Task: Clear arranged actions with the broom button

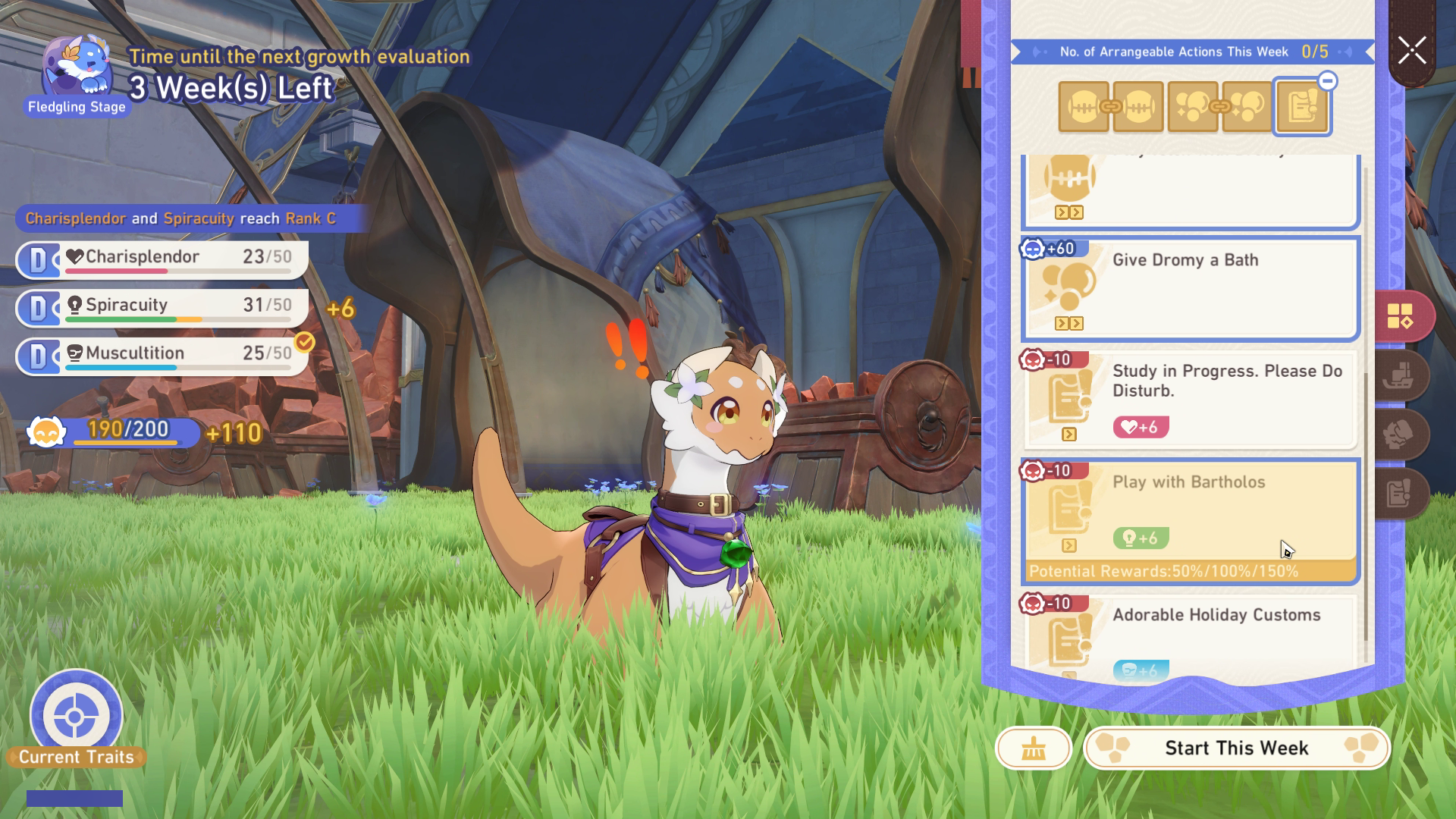Action: [x=1033, y=748]
